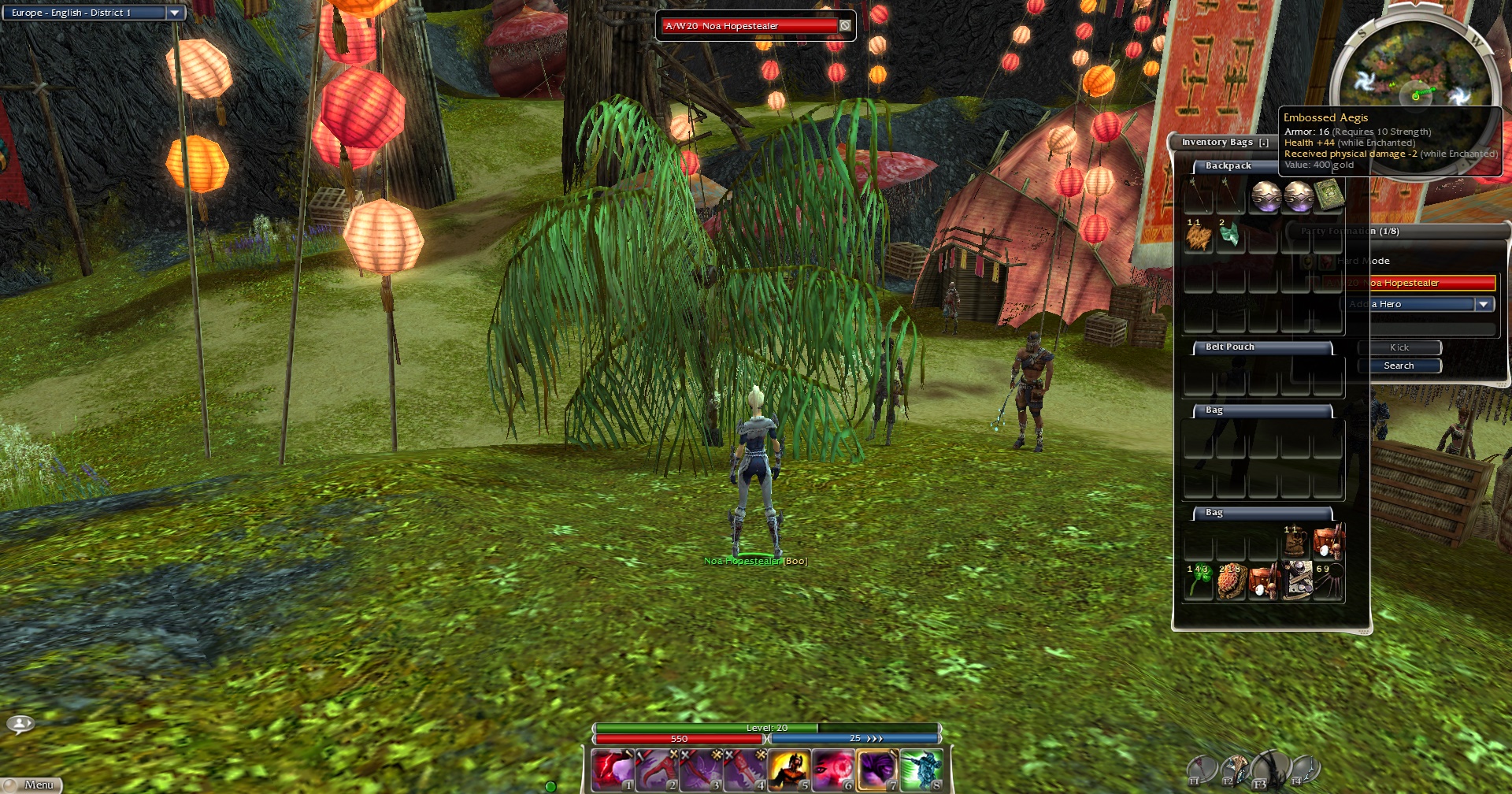Select the green book in Backpack
Image resolution: width=1512 pixels, height=794 pixels.
click(x=1329, y=195)
